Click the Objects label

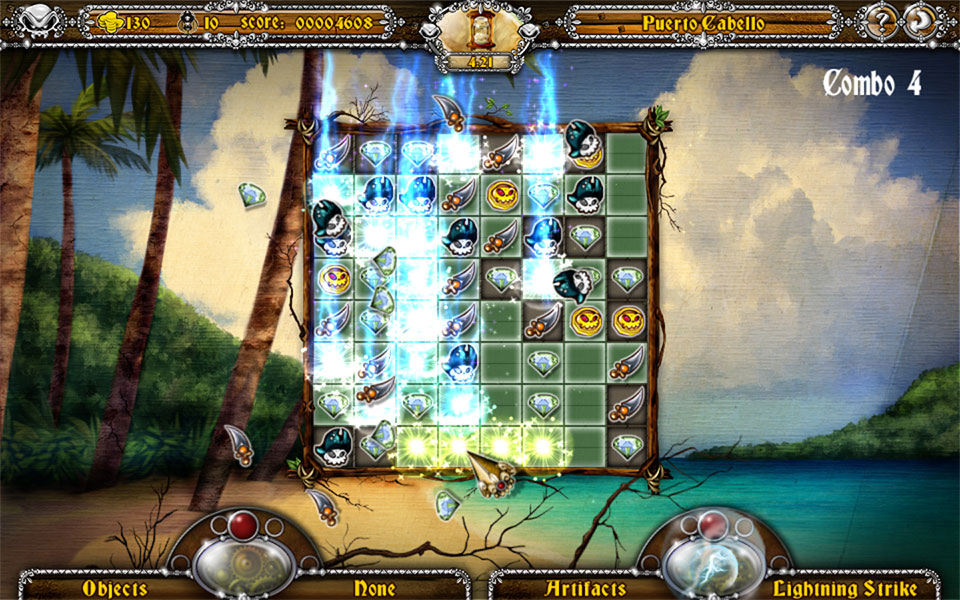[115, 588]
